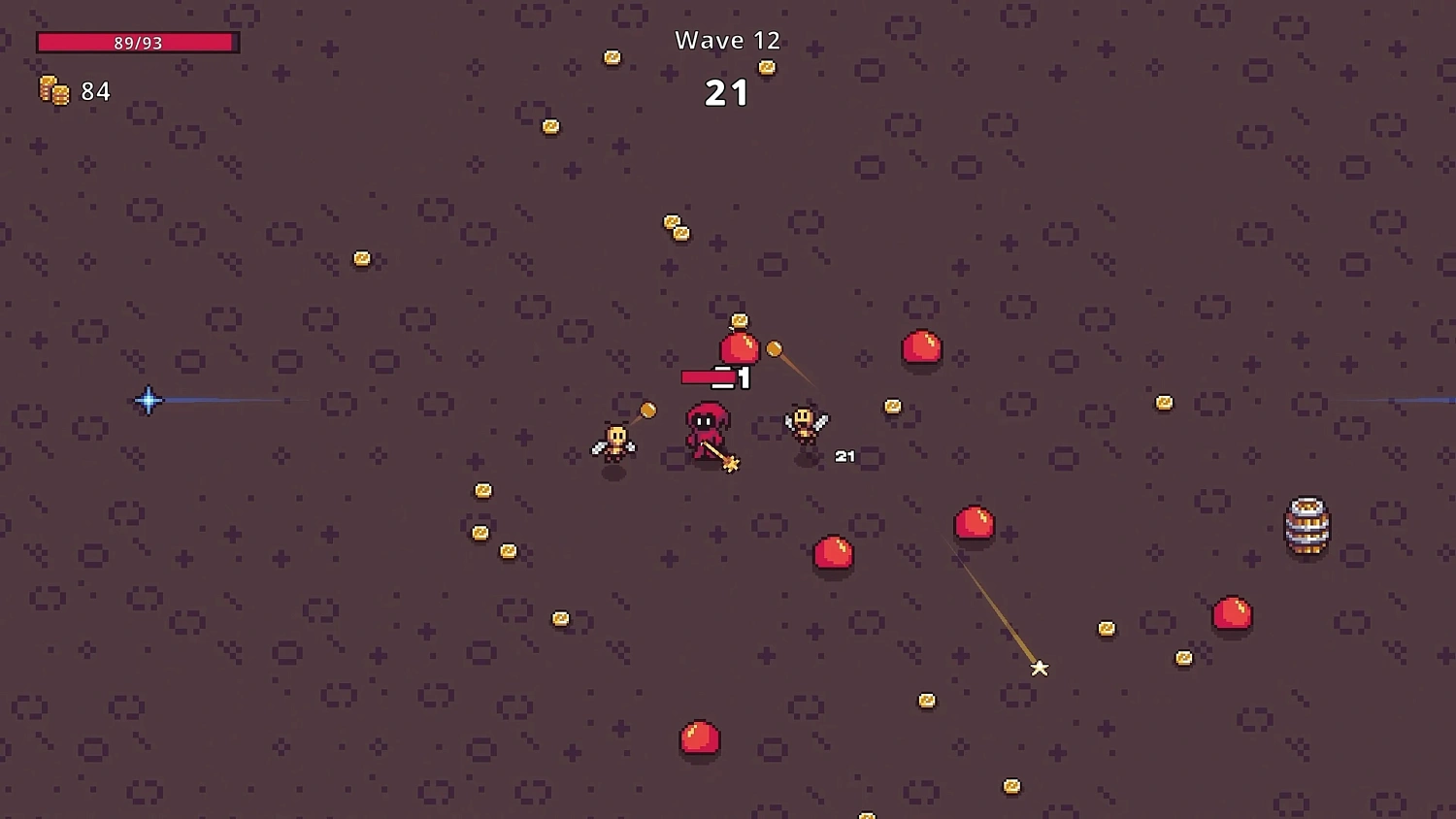This screenshot has width=1456, height=819.
Task: Click the star projectile near the bottom right
Action: pos(1040,668)
